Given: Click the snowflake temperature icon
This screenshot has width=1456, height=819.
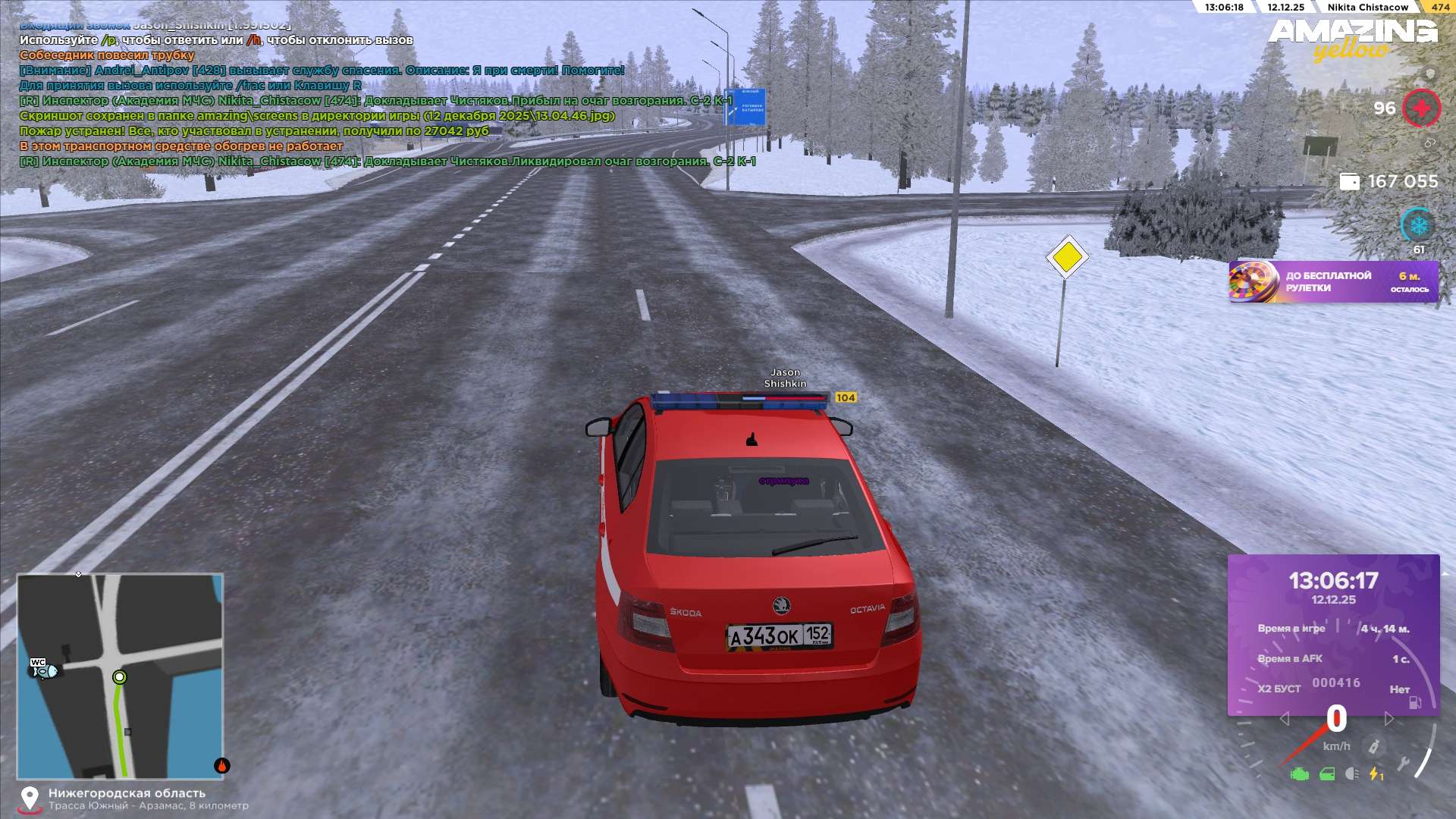Looking at the screenshot, I should pyautogui.click(x=1418, y=225).
